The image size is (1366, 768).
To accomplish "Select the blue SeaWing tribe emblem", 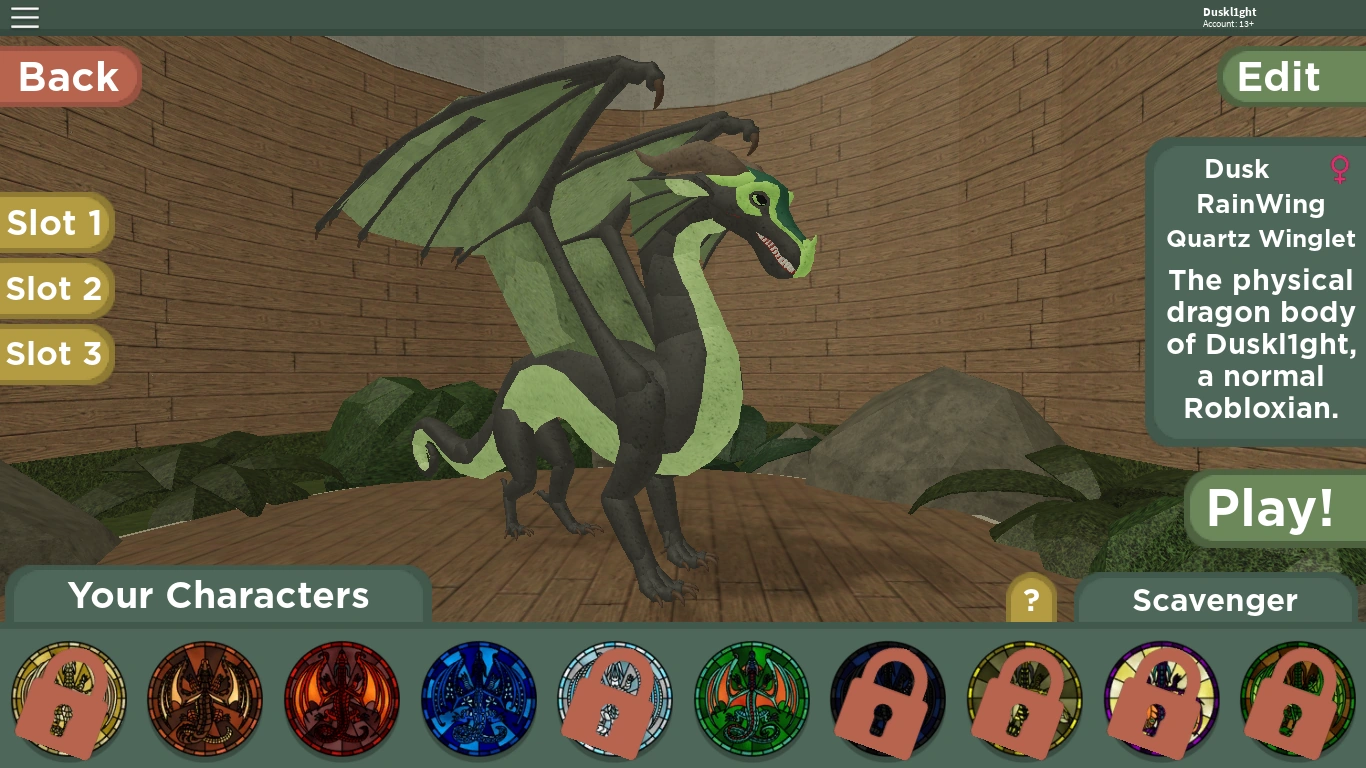I will click(479, 699).
